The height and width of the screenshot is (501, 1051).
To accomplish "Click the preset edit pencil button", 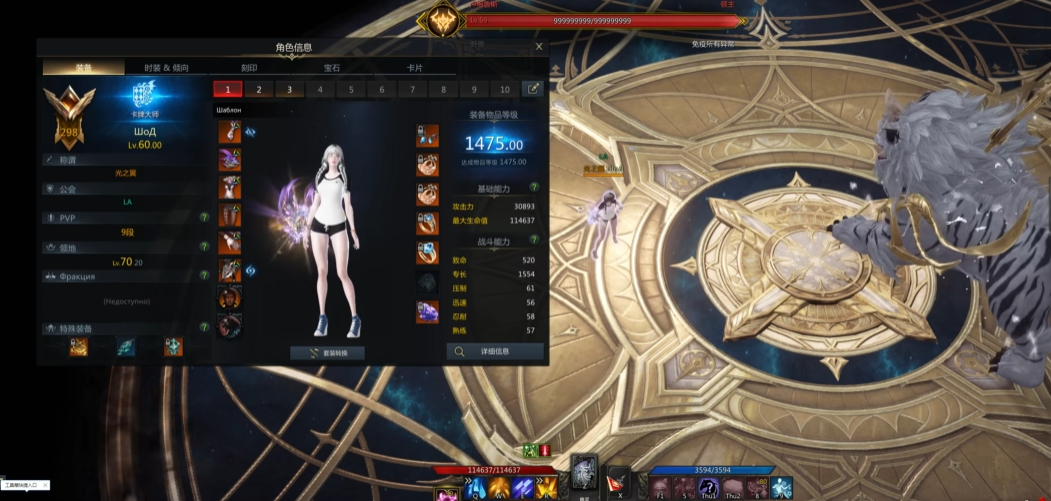I will click(534, 89).
